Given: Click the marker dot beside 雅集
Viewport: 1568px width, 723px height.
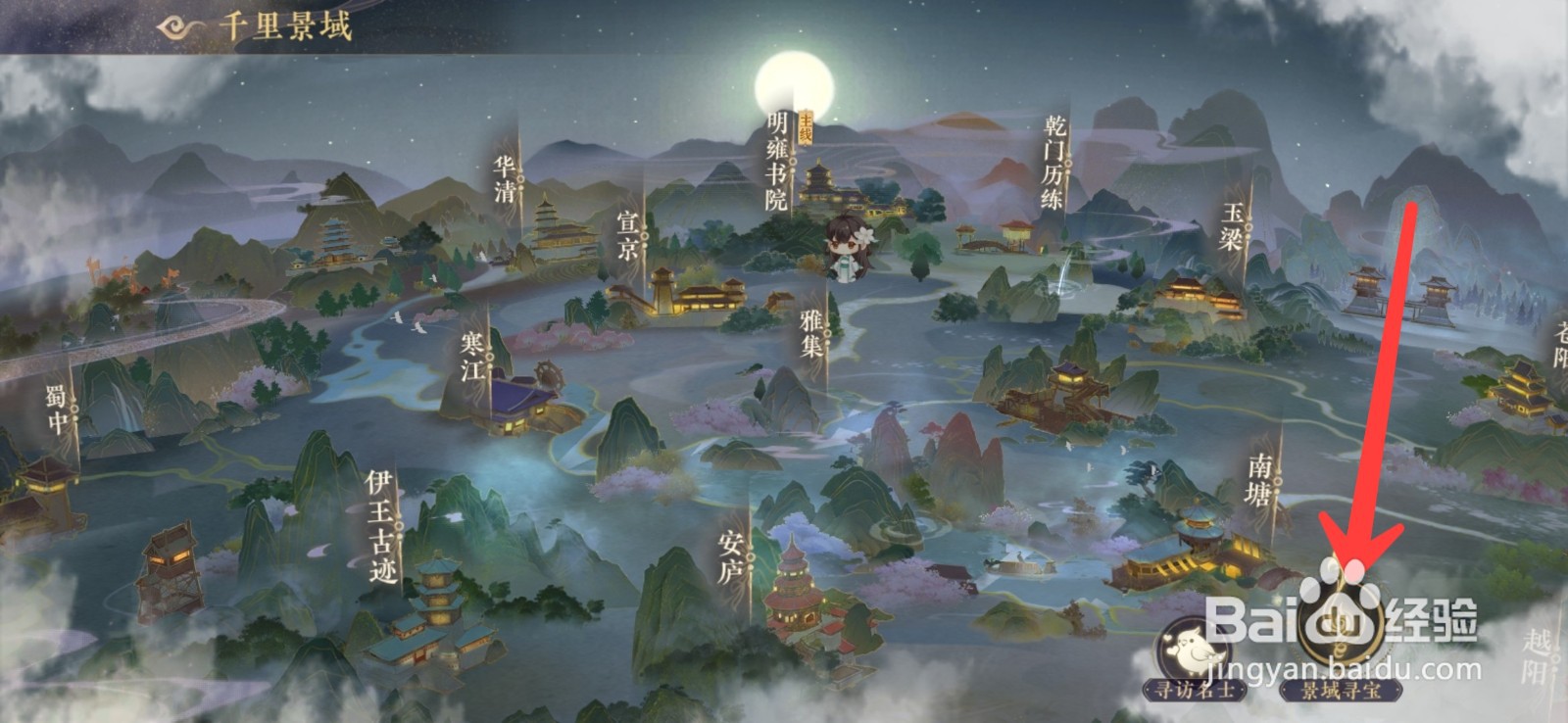Looking at the screenshot, I should tap(828, 331).
